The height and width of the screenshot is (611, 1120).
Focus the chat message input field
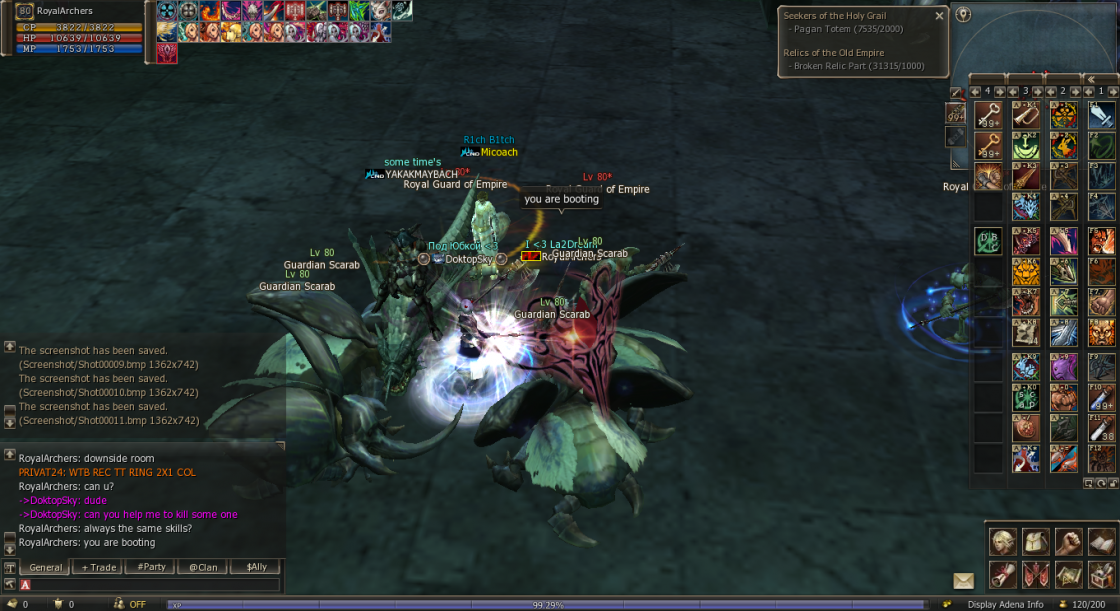(x=150, y=584)
